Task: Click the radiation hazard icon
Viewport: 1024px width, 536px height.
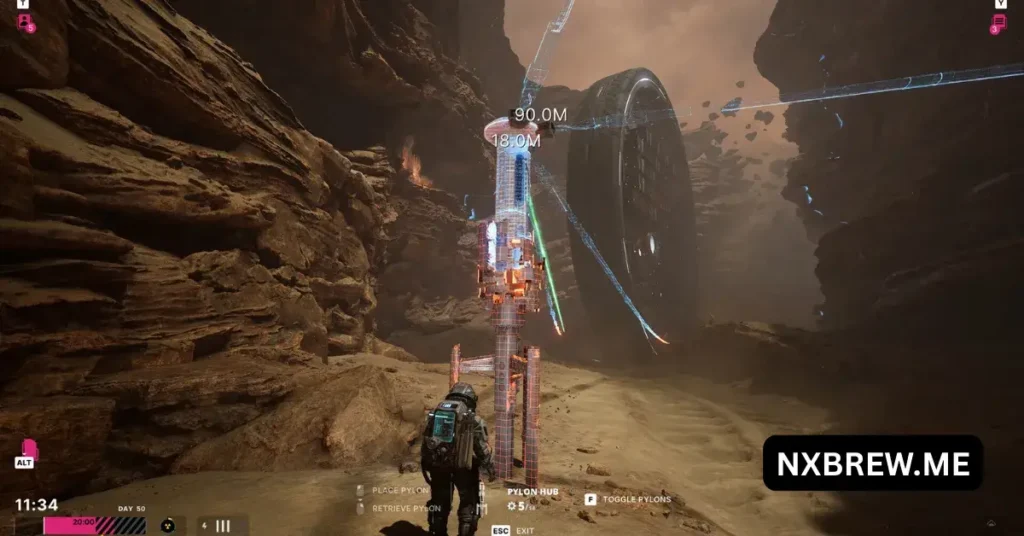Action: (x=167, y=525)
